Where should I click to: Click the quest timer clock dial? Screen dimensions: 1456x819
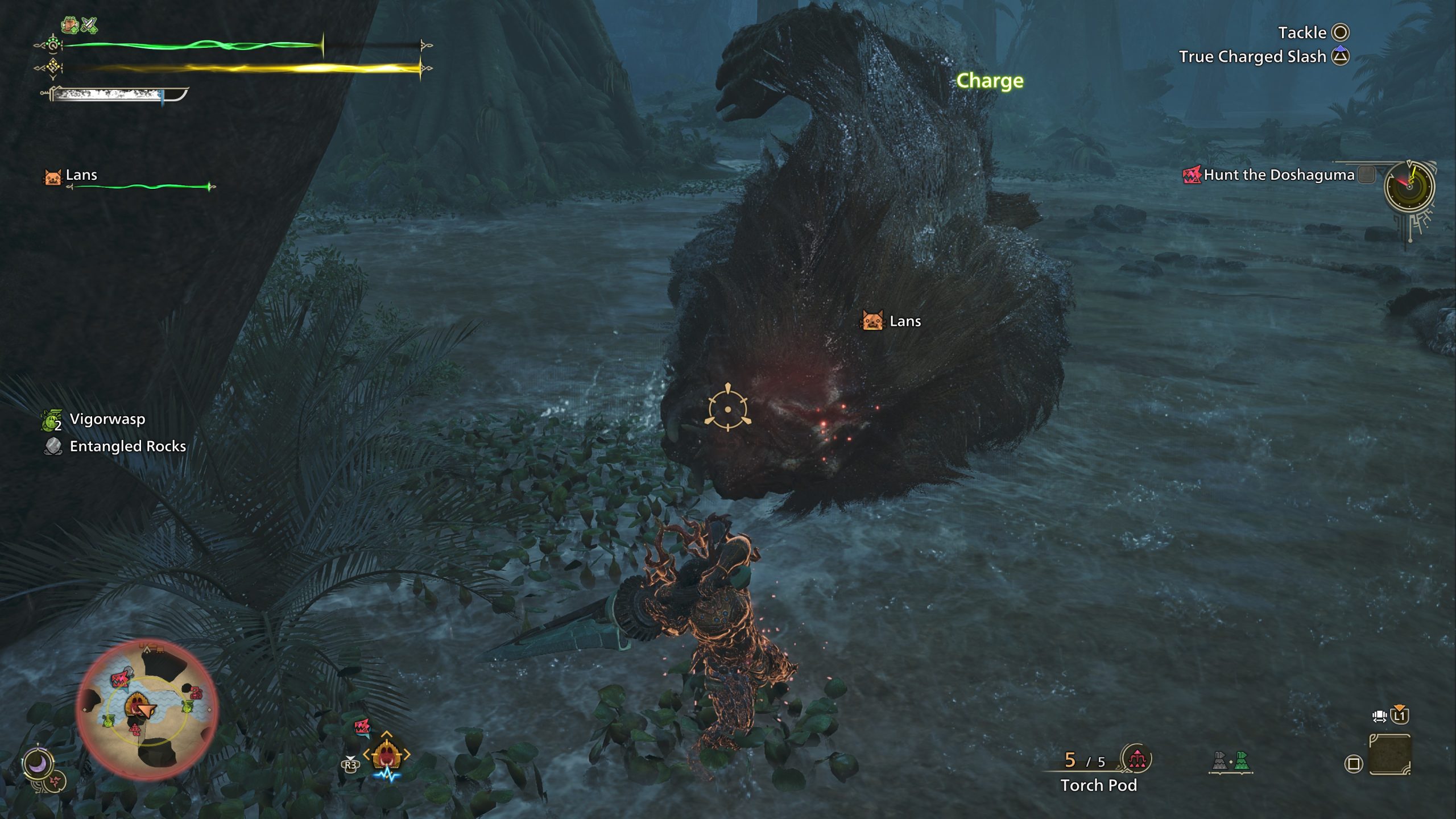pyautogui.click(x=1409, y=186)
